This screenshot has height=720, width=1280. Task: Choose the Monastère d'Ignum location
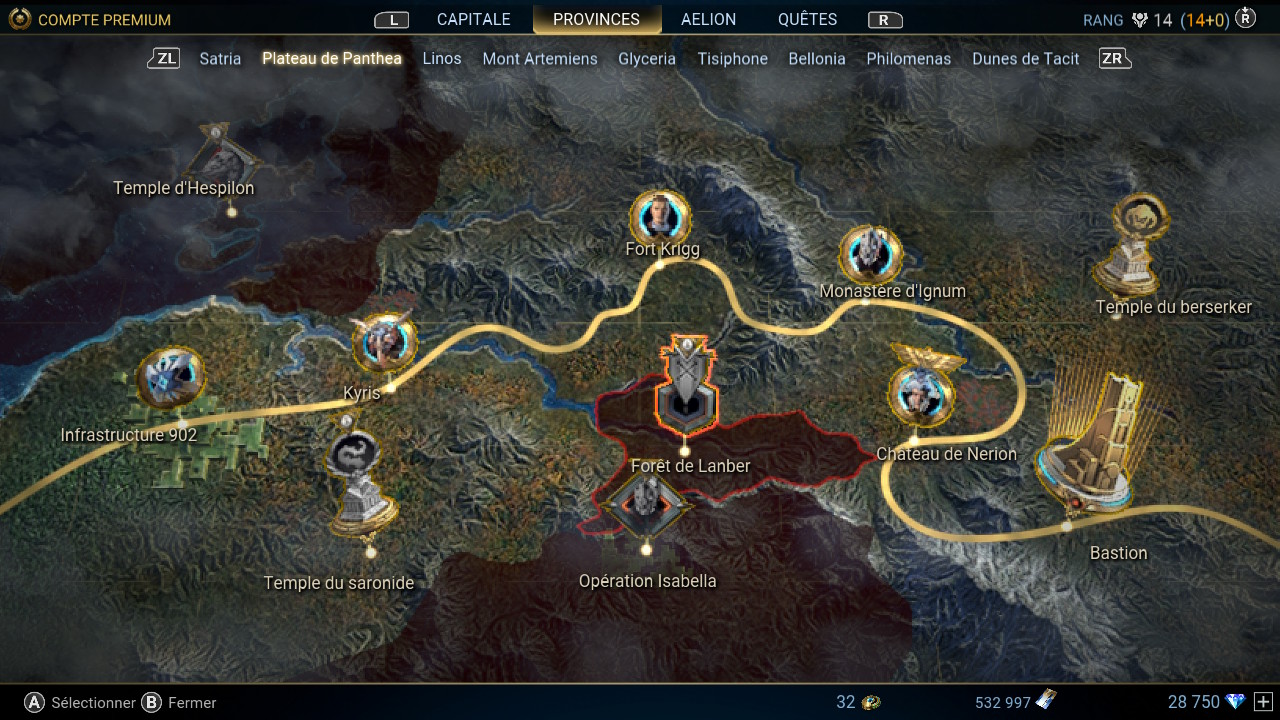point(870,254)
